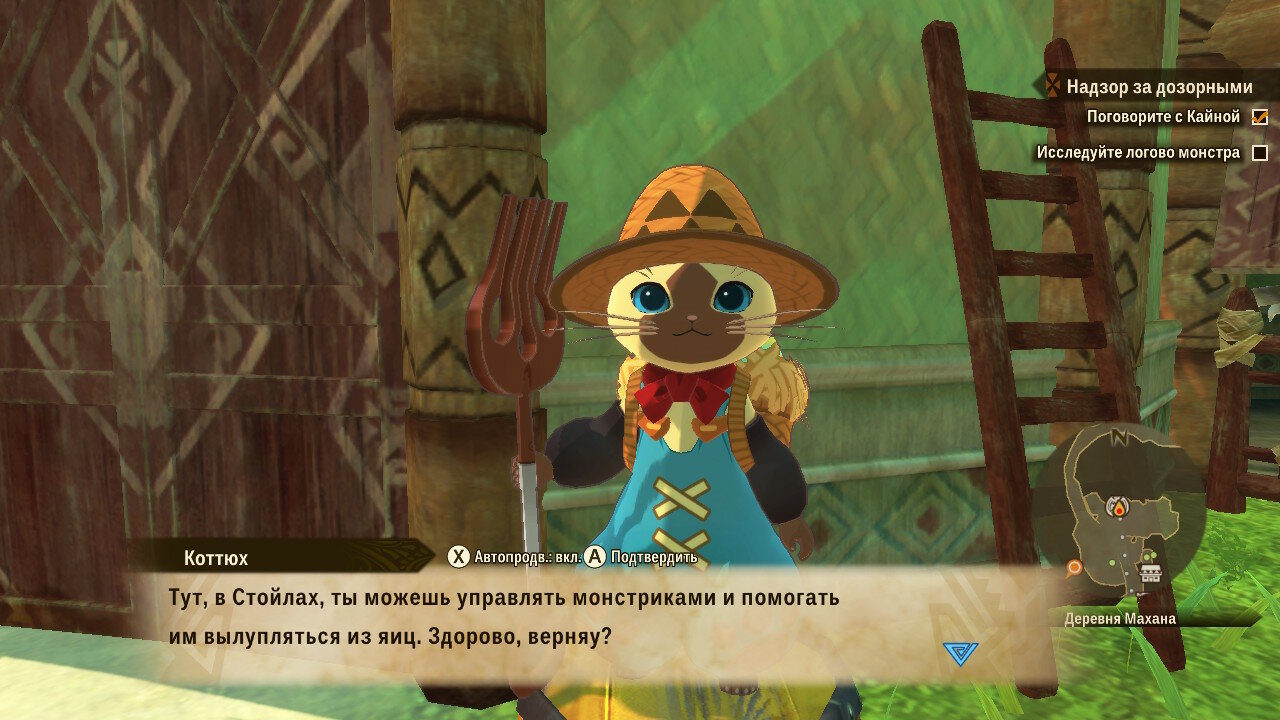Select the "Исследуйте логово монстра" objective
Screen dimensions: 1280x720
[1138, 153]
